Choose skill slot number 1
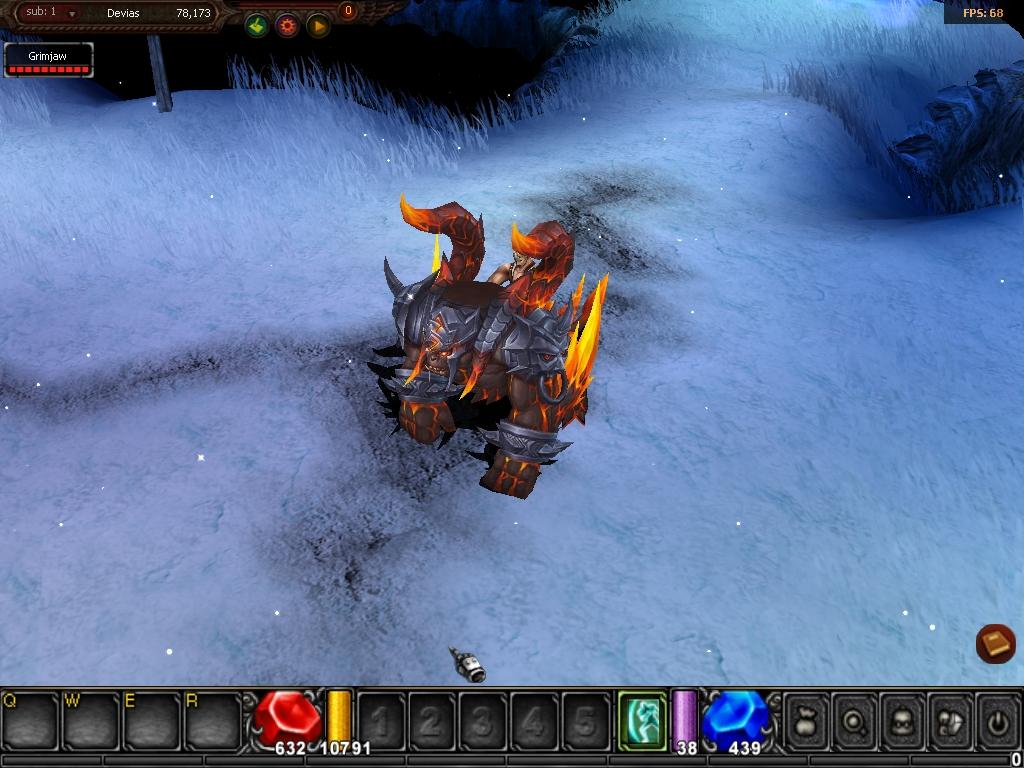1024x768 pixels. coord(380,719)
